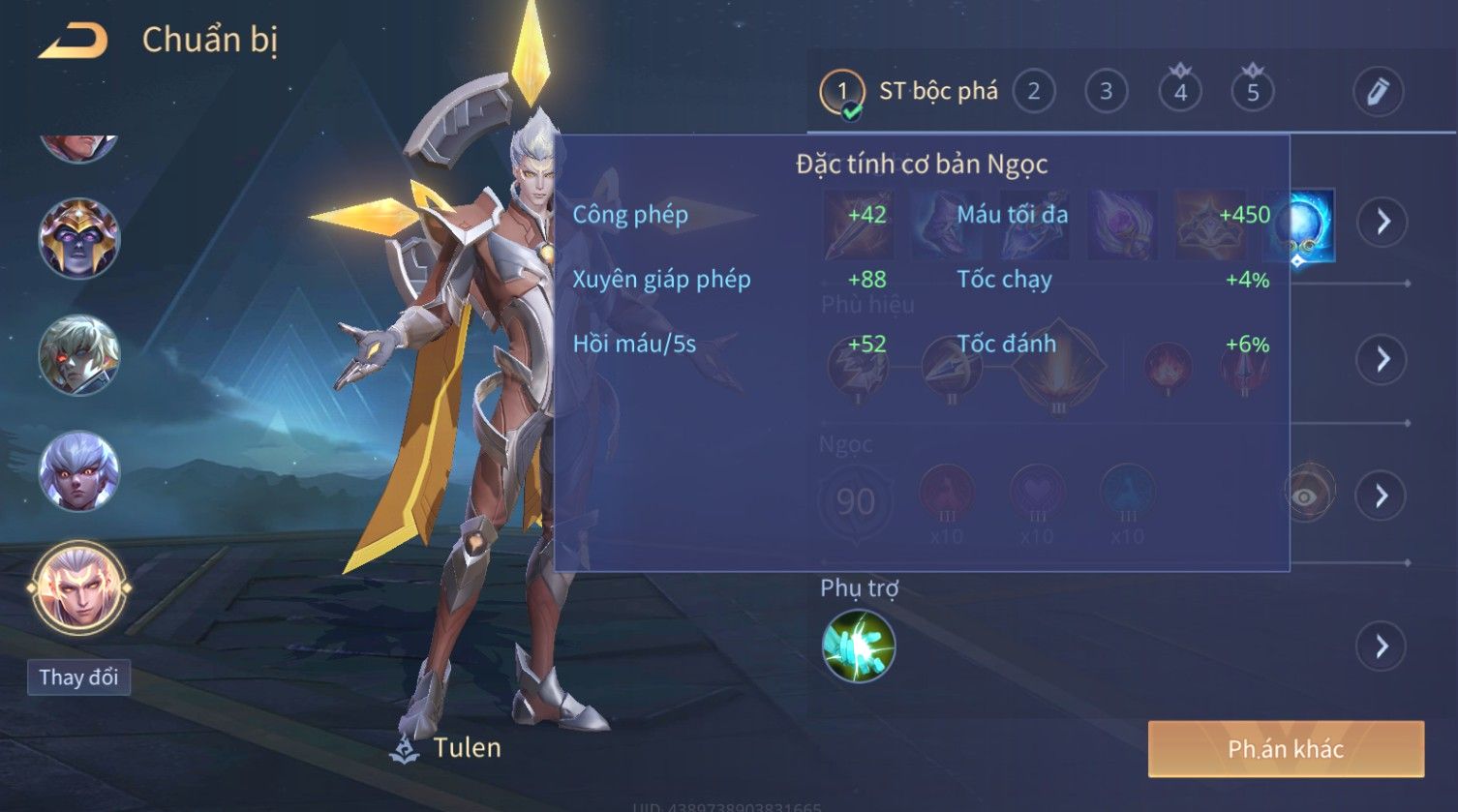Go back using the return arrow
Viewport: 1458px width, 812px height.
pos(73,41)
